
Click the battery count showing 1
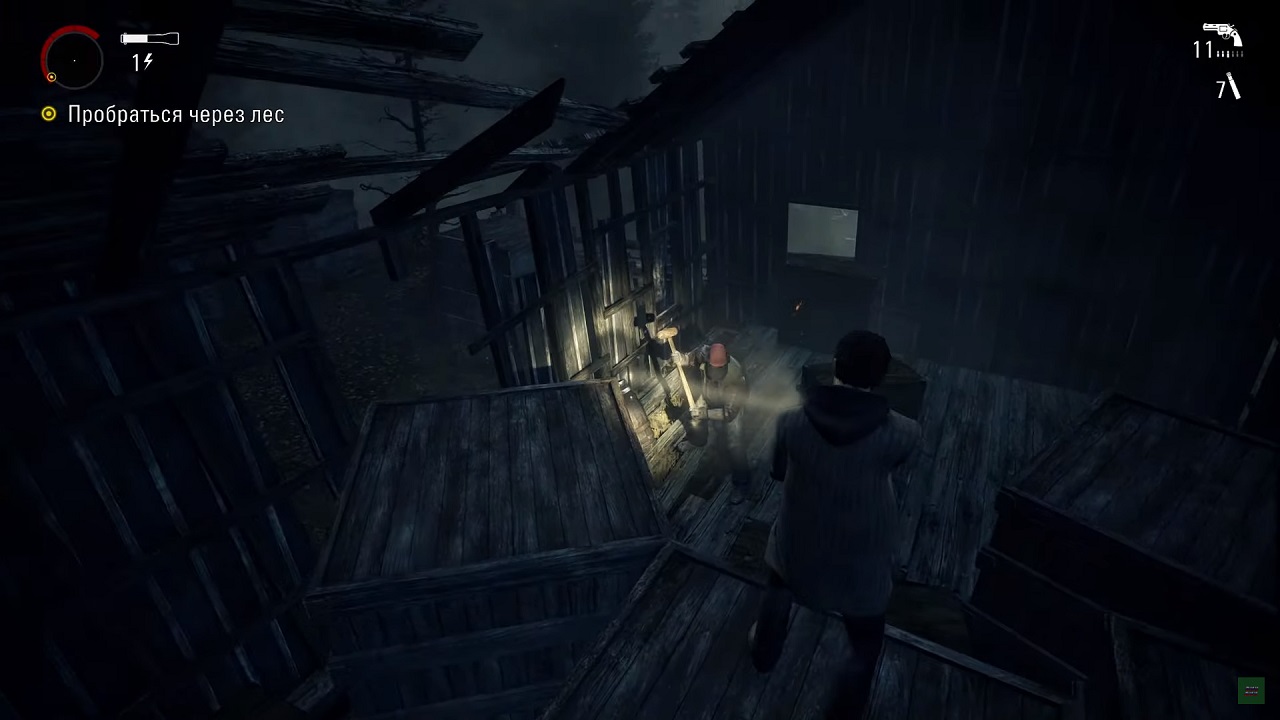[138, 62]
